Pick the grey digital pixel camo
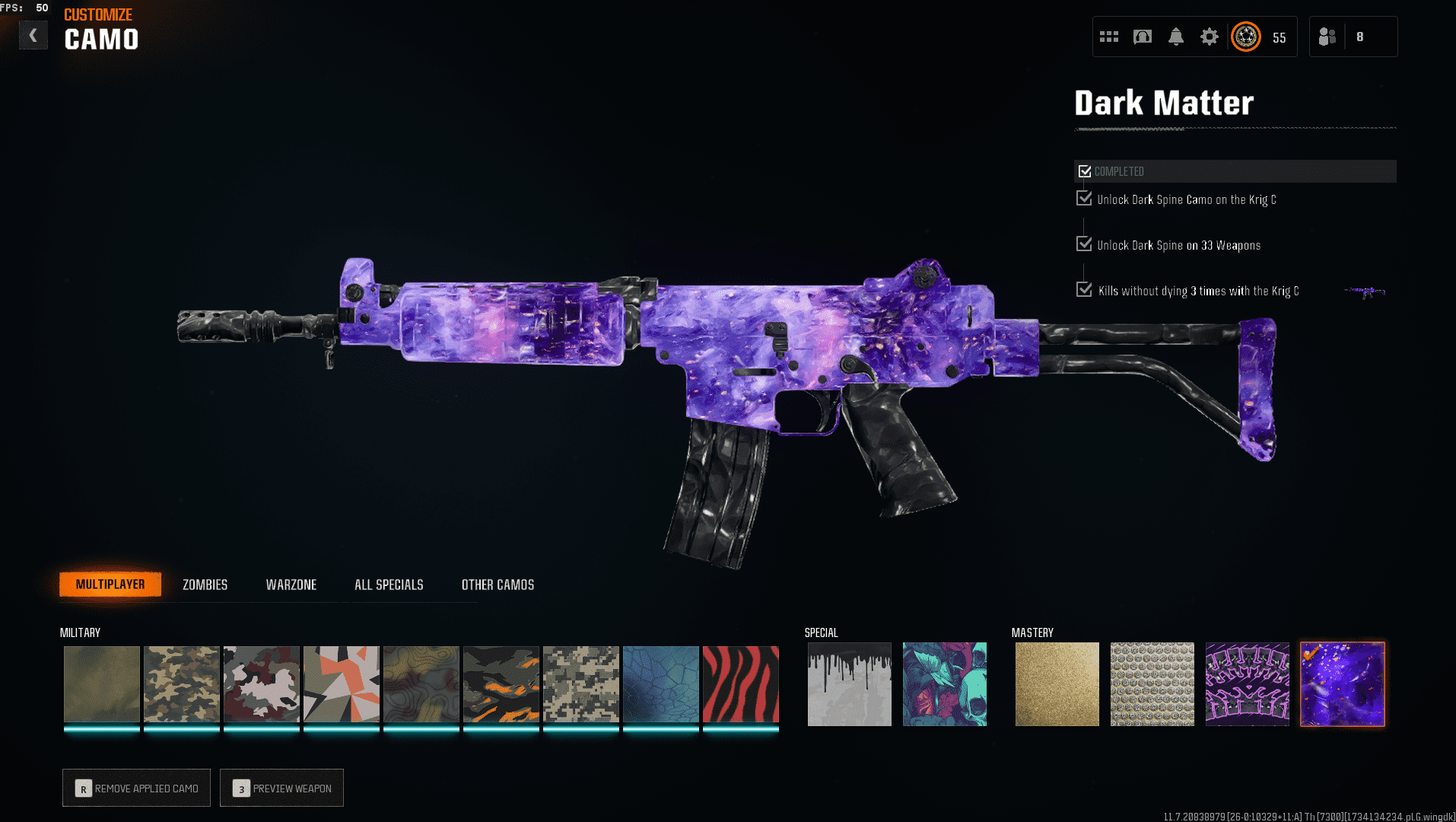Screen dimensions: 1456x822 [580, 684]
